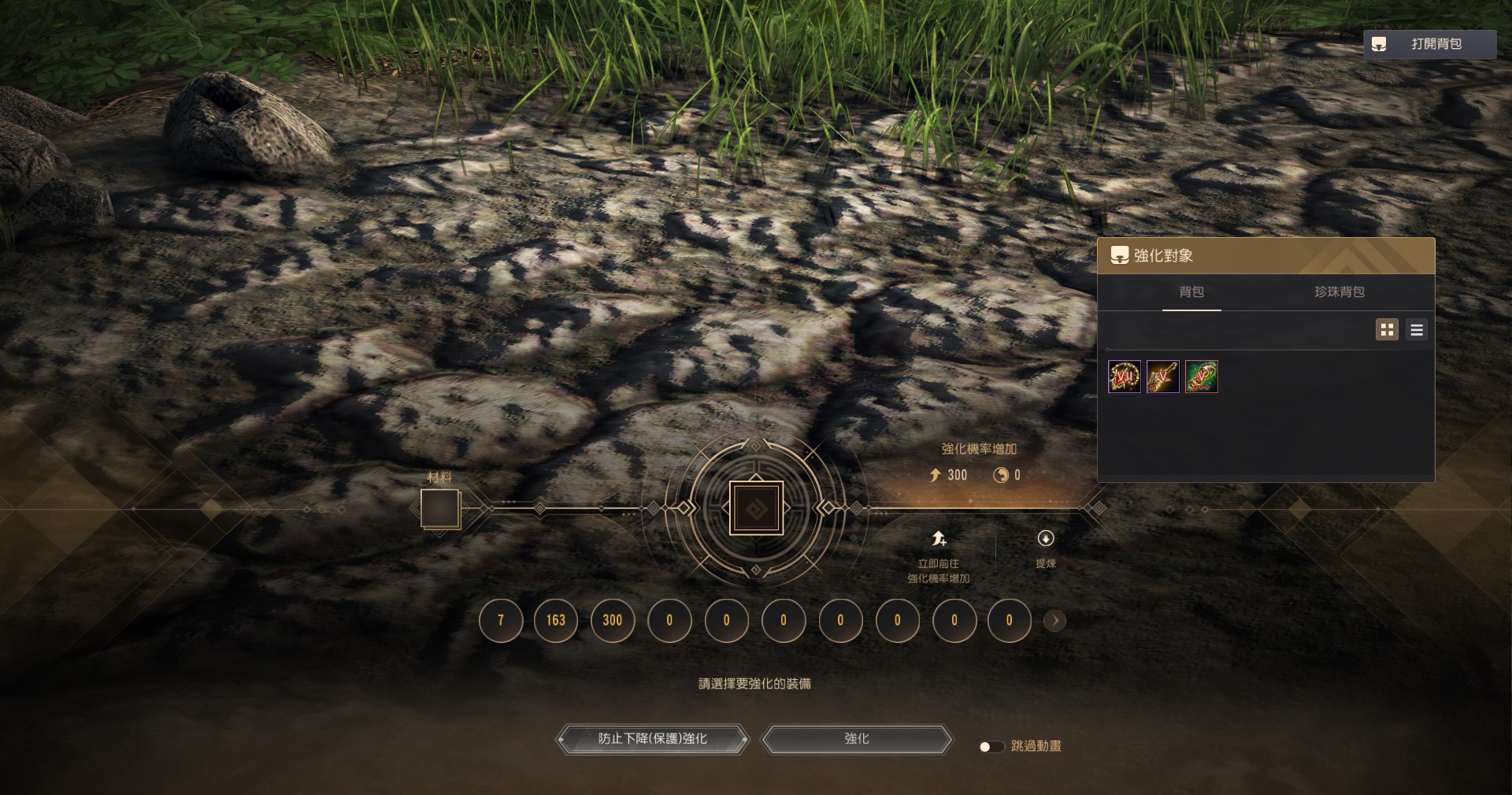1512x795 pixels.
Task: Pick the green V item with red dots
Action: click(1202, 377)
